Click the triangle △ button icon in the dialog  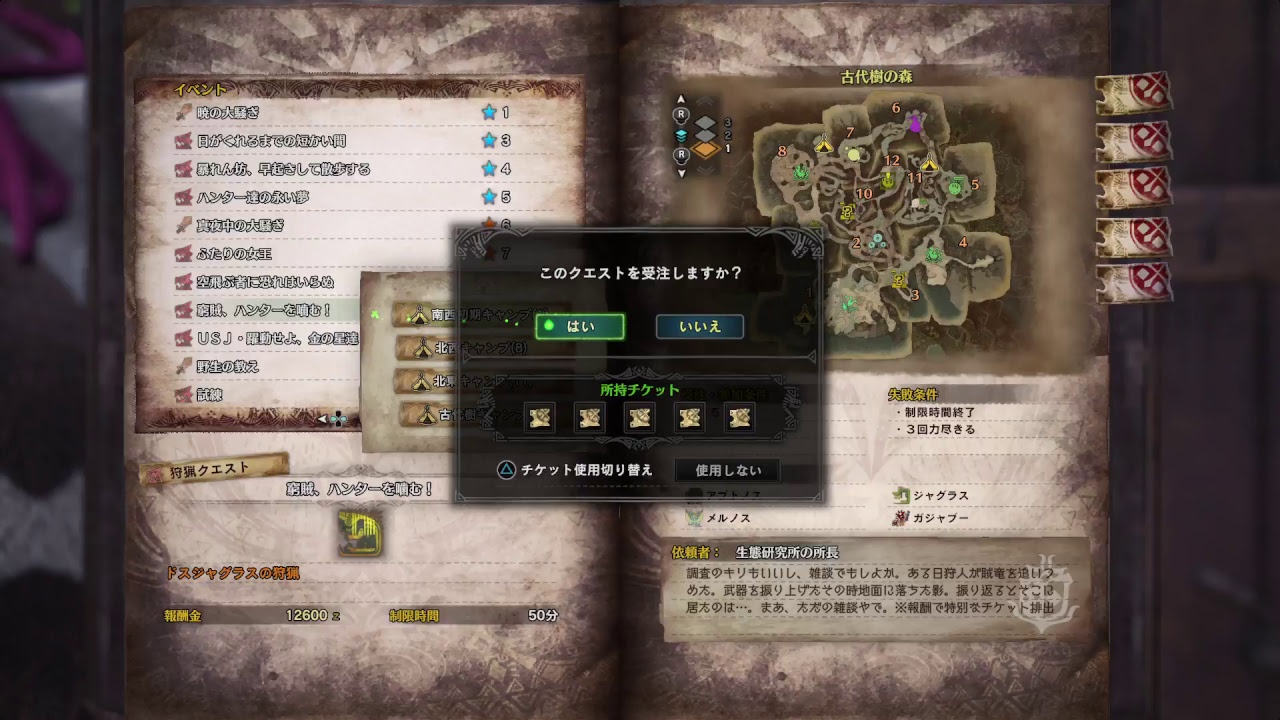coord(506,470)
